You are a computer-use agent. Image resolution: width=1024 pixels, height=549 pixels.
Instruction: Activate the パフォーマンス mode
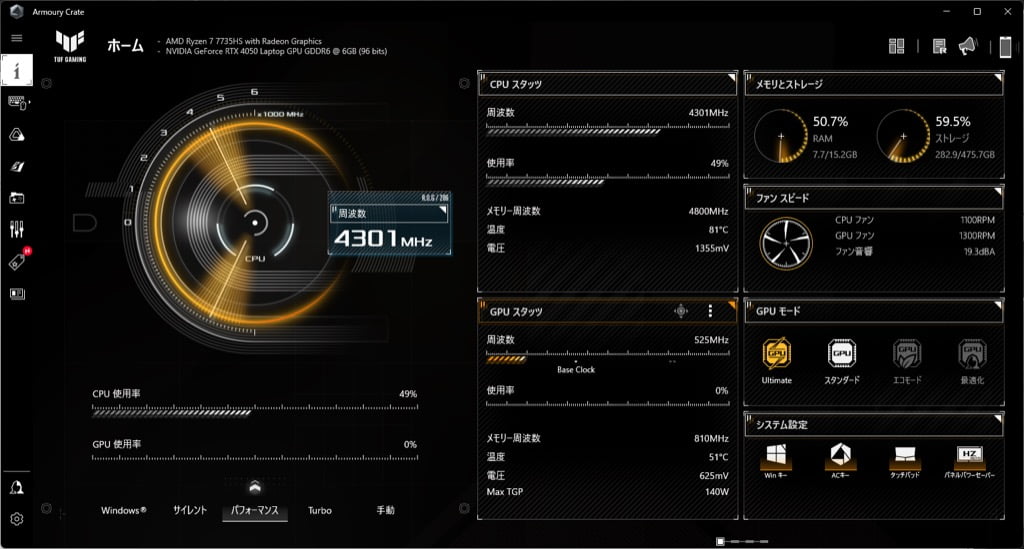[x=255, y=510]
